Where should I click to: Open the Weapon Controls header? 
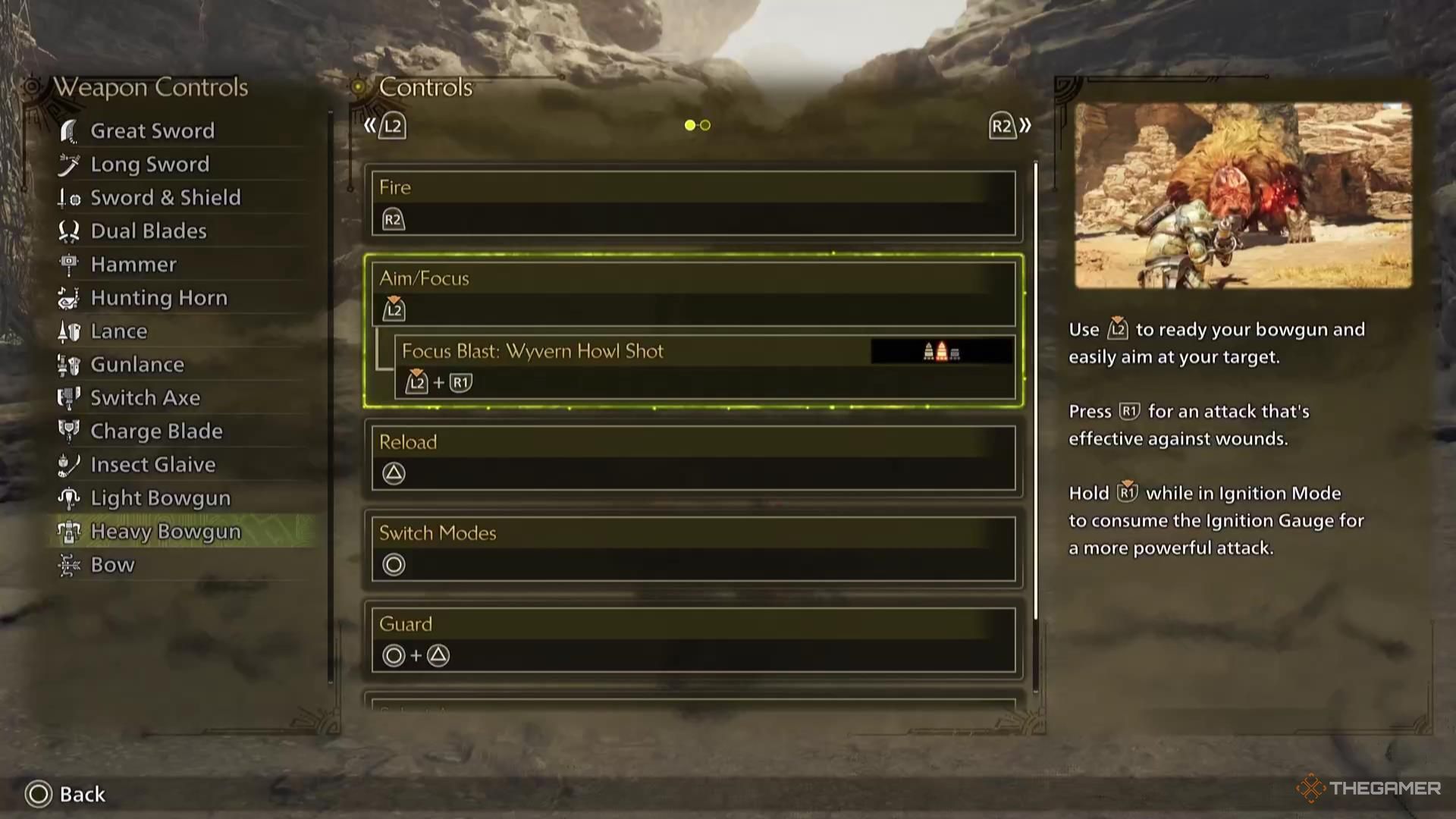(149, 86)
